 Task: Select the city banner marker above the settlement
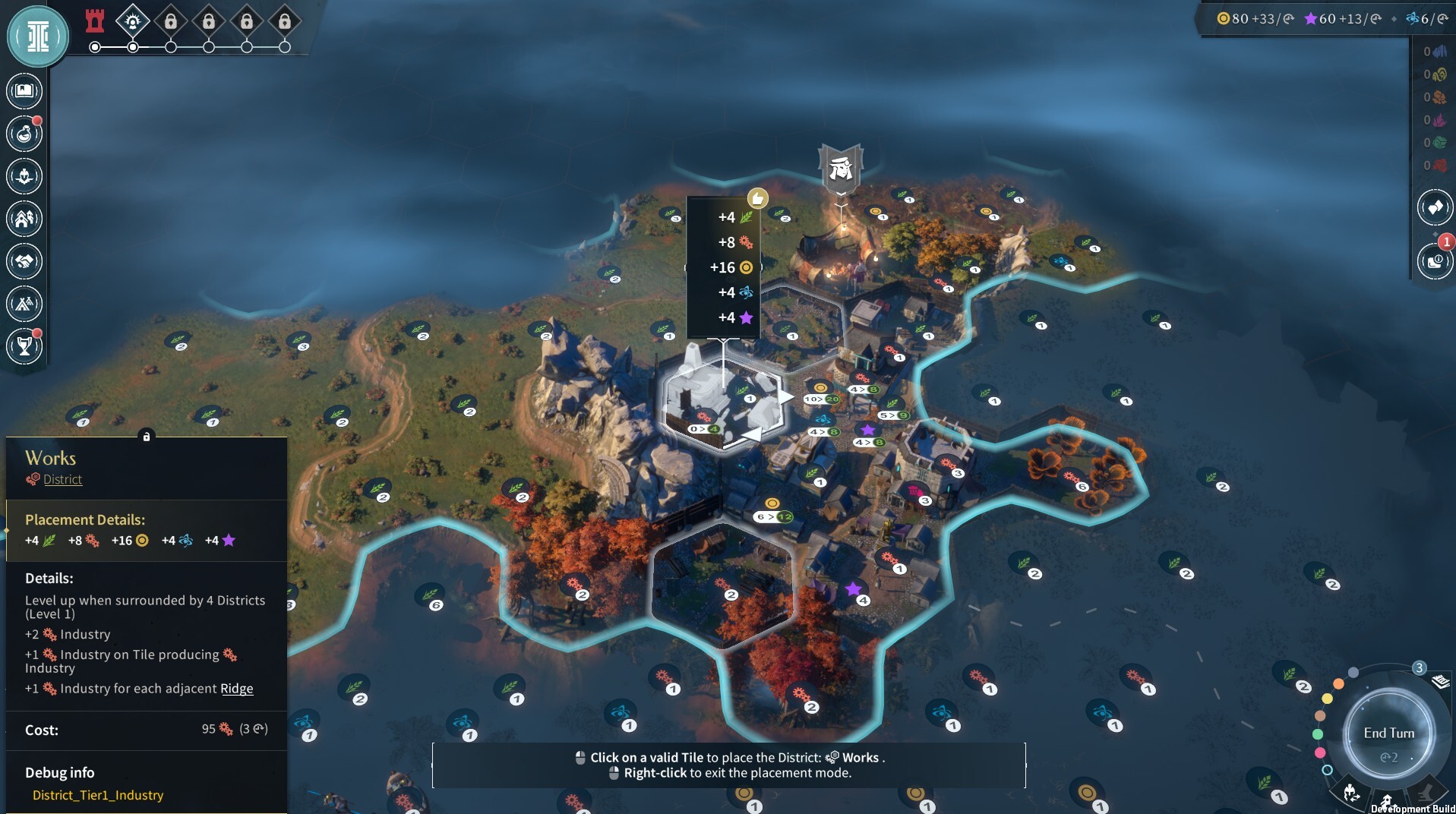click(x=841, y=168)
